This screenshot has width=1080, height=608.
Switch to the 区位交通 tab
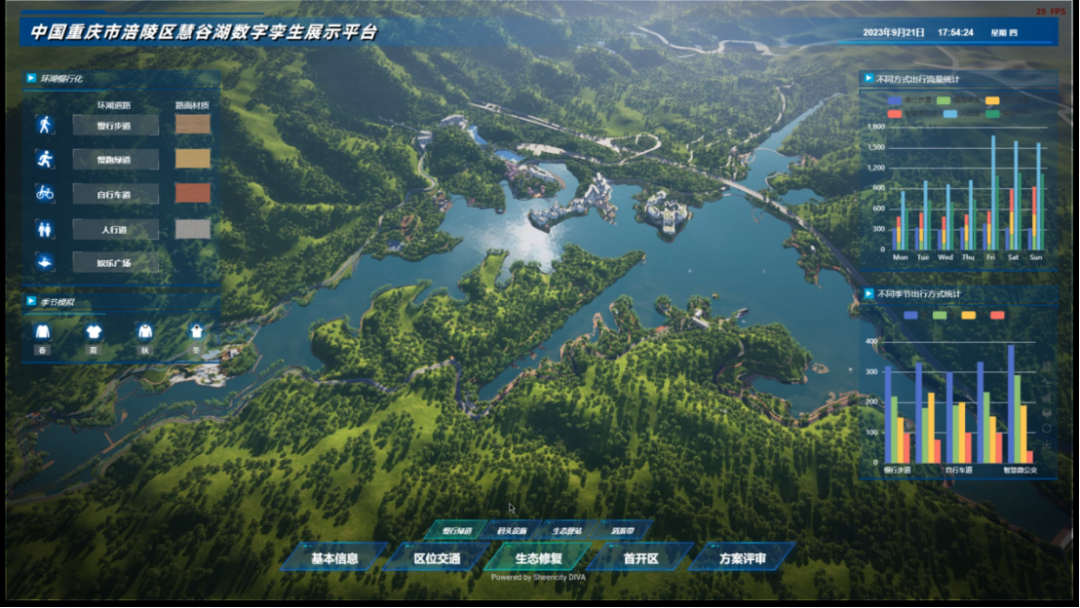click(438, 558)
